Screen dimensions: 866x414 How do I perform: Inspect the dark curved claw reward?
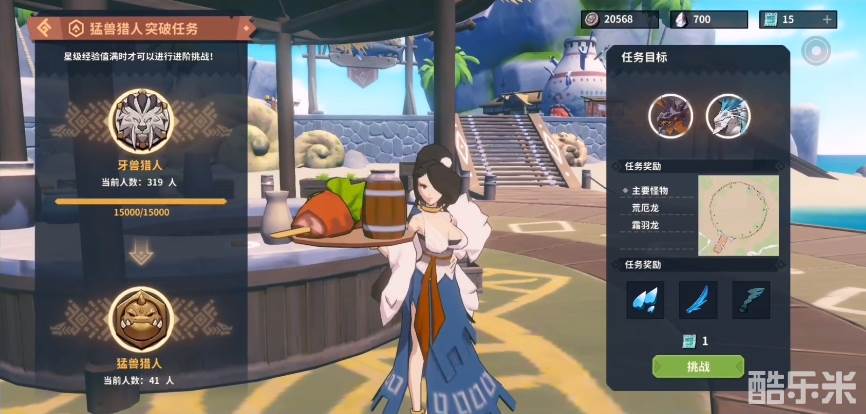point(751,299)
